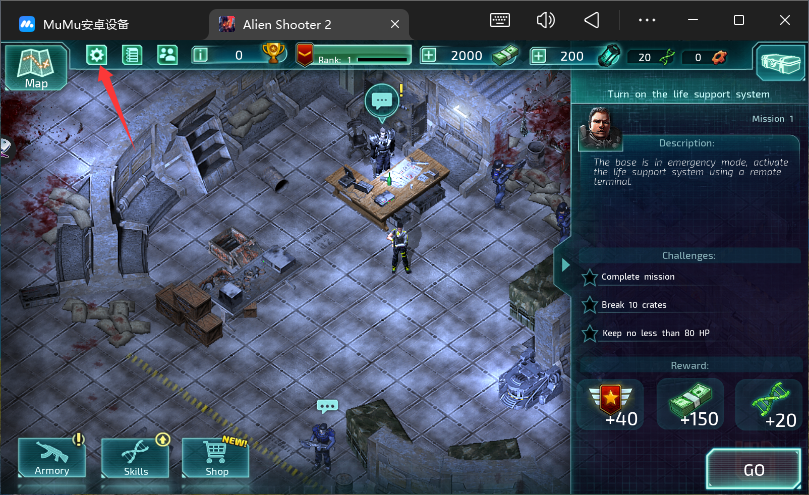Open the friends icon in top bar
This screenshot has width=809, height=495.
click(167, 55)
